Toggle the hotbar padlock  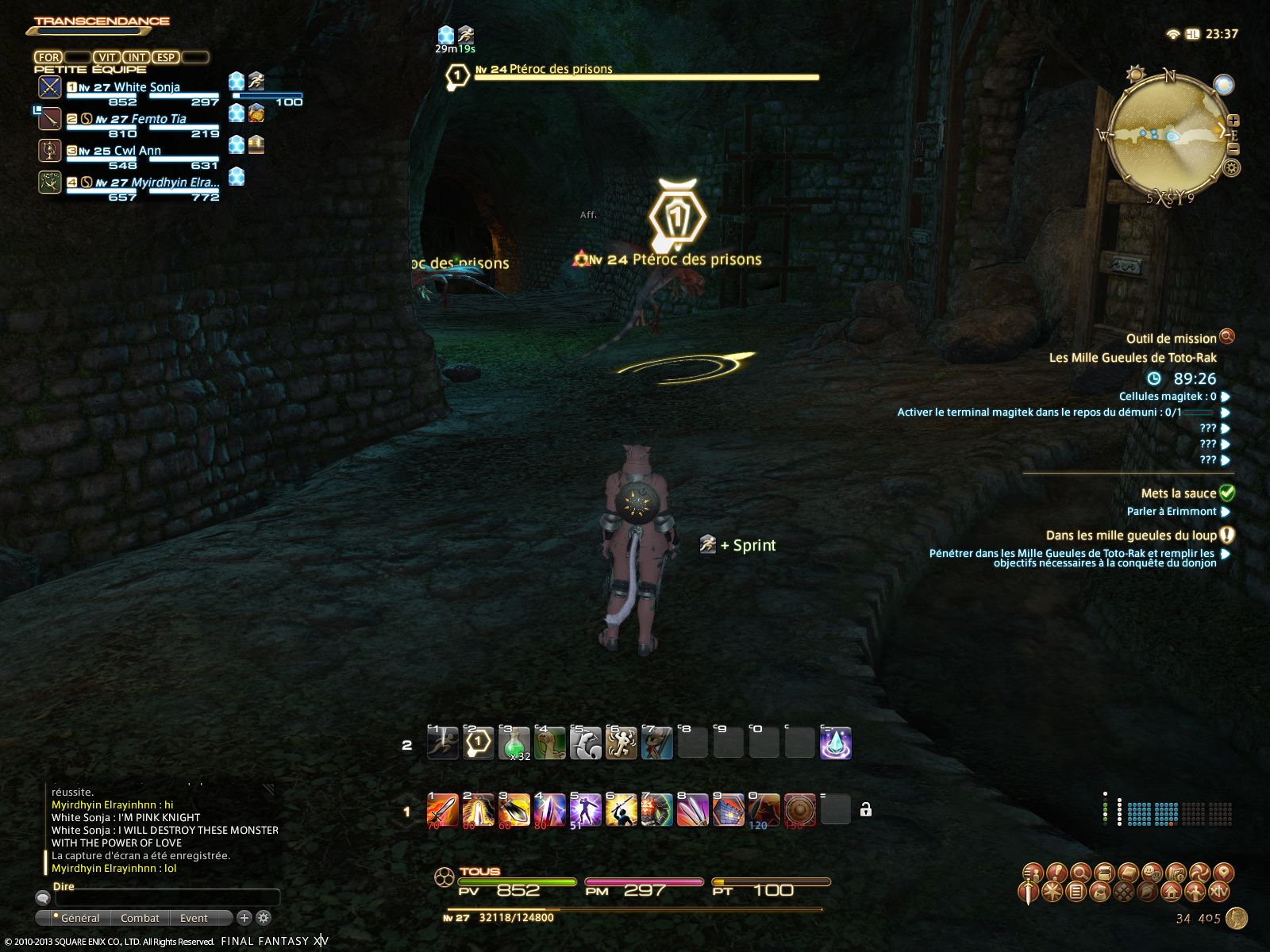[x=866, y=810]
